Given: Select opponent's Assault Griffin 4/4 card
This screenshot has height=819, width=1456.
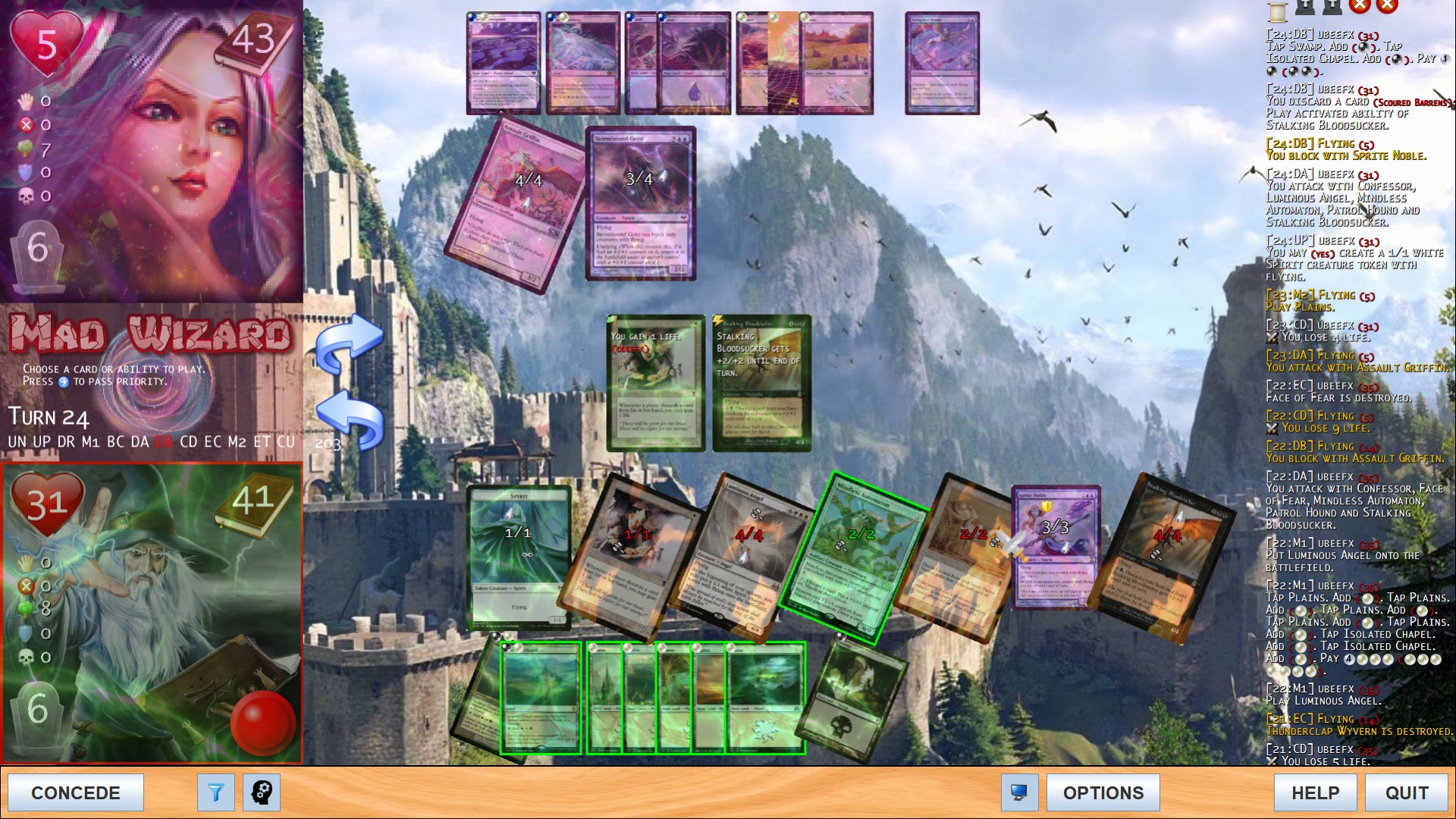Looking at the screenshot, I should coord(517,203).
